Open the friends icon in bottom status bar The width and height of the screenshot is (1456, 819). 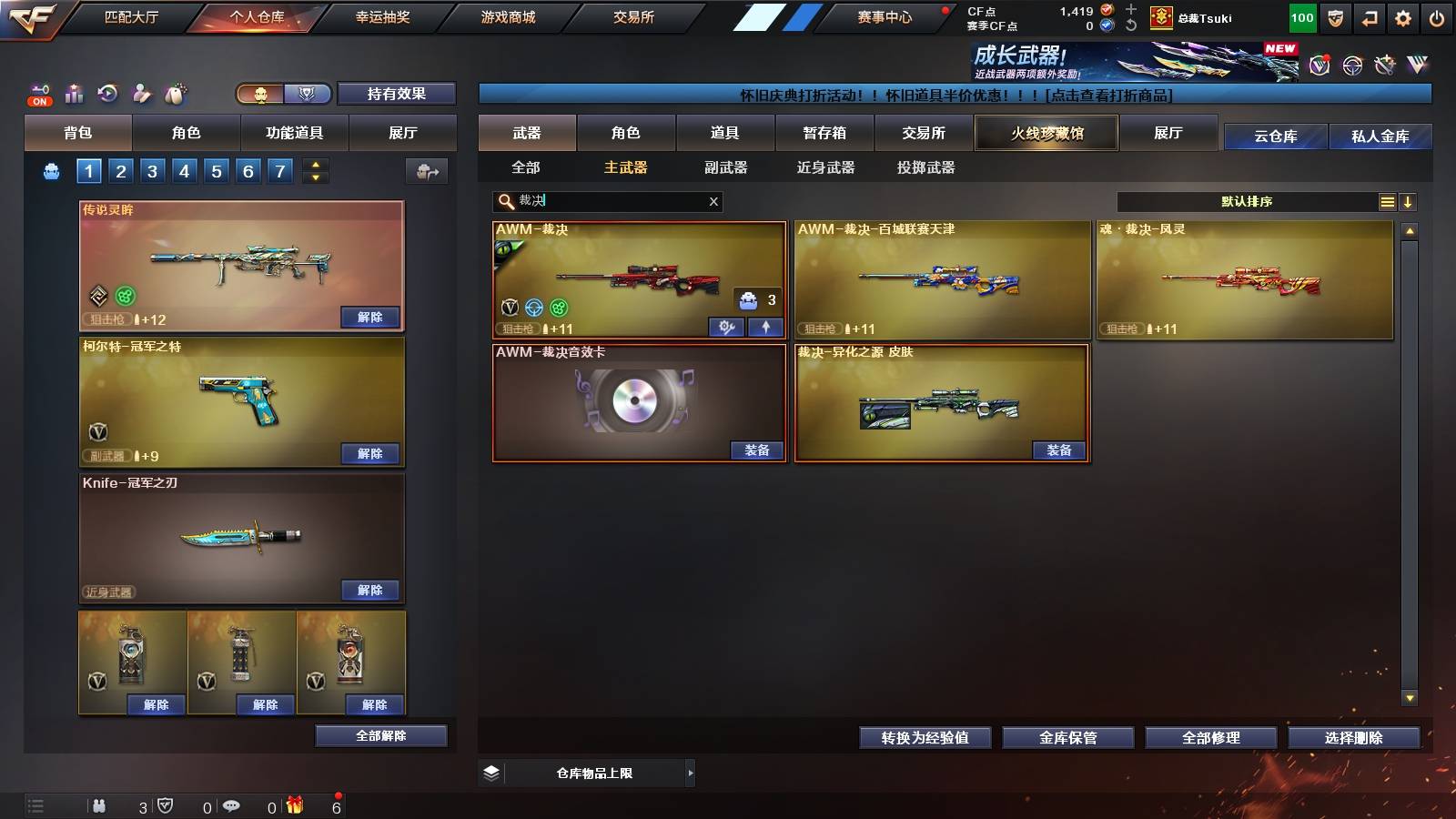point(100,805)
